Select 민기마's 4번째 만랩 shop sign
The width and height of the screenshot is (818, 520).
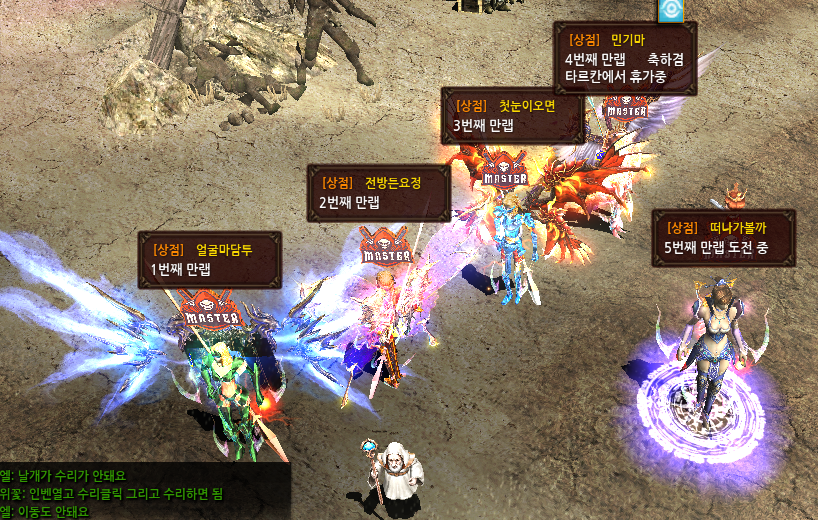click(x=625, y=58)
